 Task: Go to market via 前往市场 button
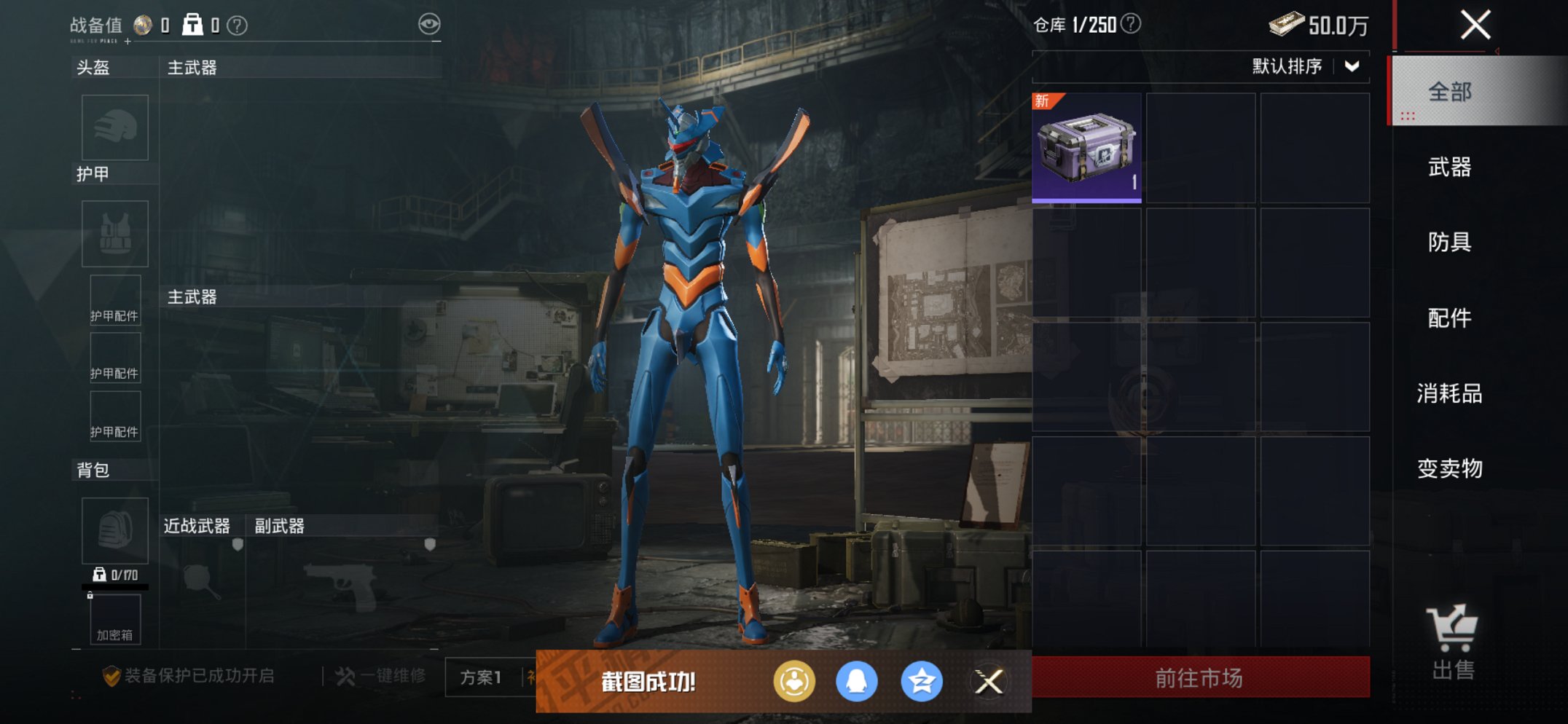point(1200,678)
